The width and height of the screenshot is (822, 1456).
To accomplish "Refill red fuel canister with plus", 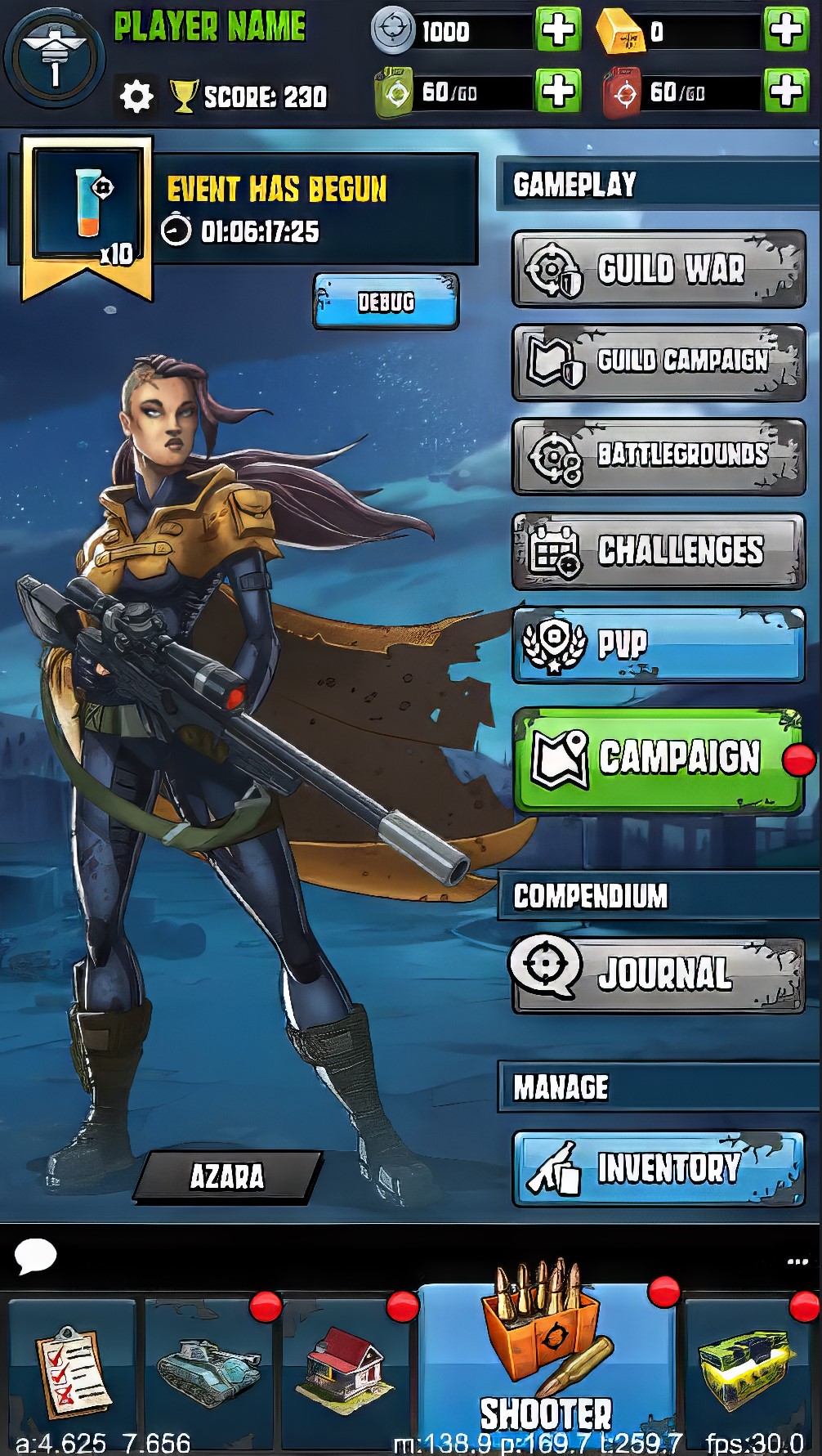I will coord(785,90).
